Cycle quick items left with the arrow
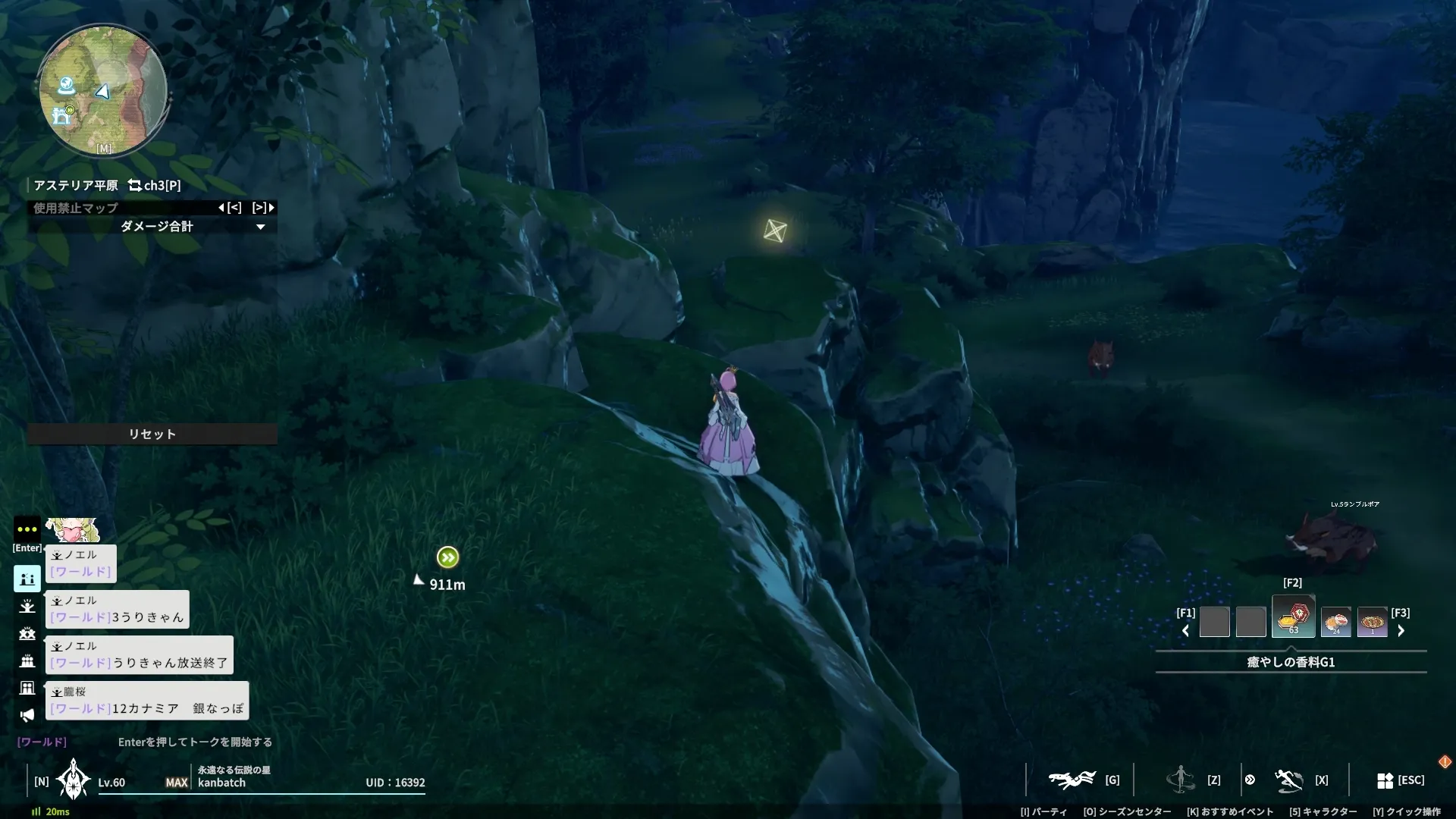 pos(1185,631)
